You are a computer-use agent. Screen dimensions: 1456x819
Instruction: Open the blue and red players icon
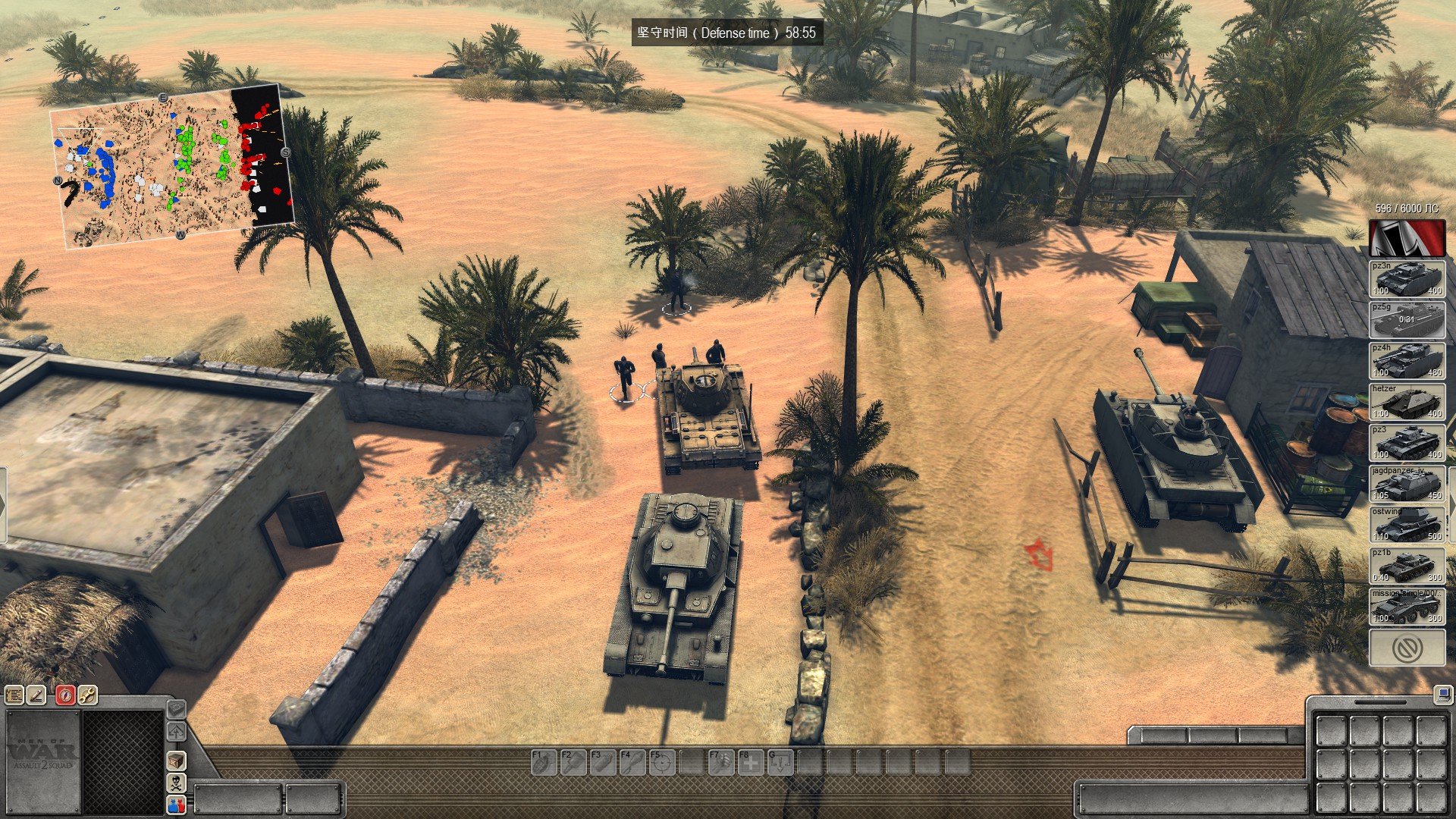click(x=176, y=805)
